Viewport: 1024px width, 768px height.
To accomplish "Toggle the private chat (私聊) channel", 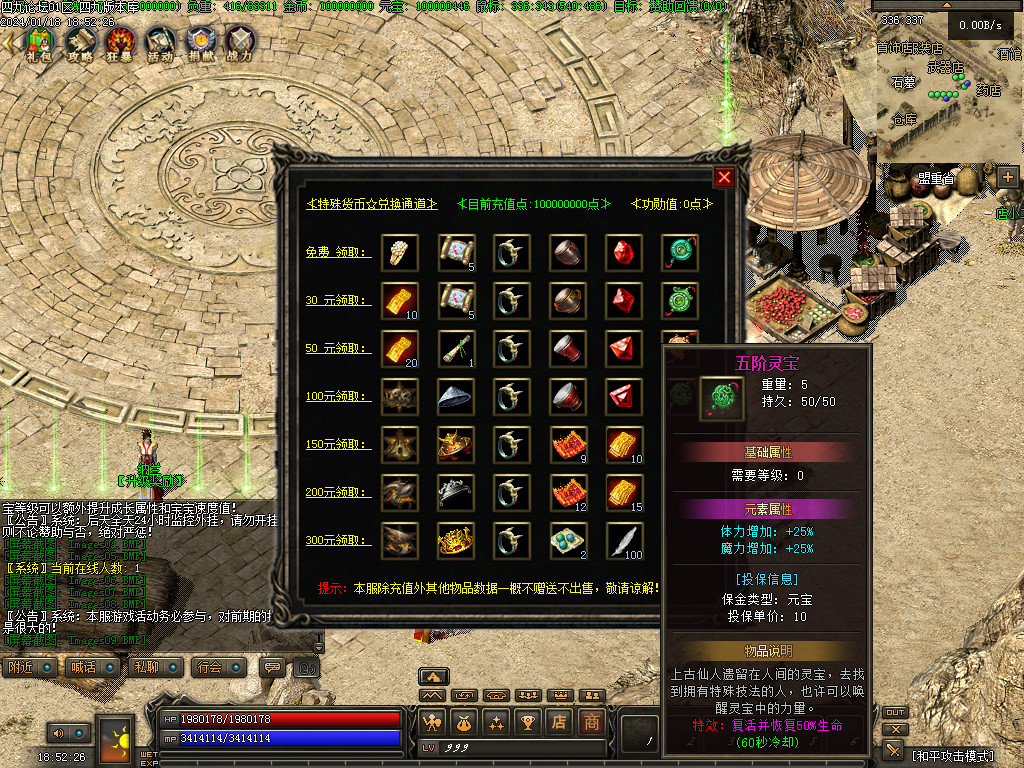I will pyautogui.click(x=149, y=667).
